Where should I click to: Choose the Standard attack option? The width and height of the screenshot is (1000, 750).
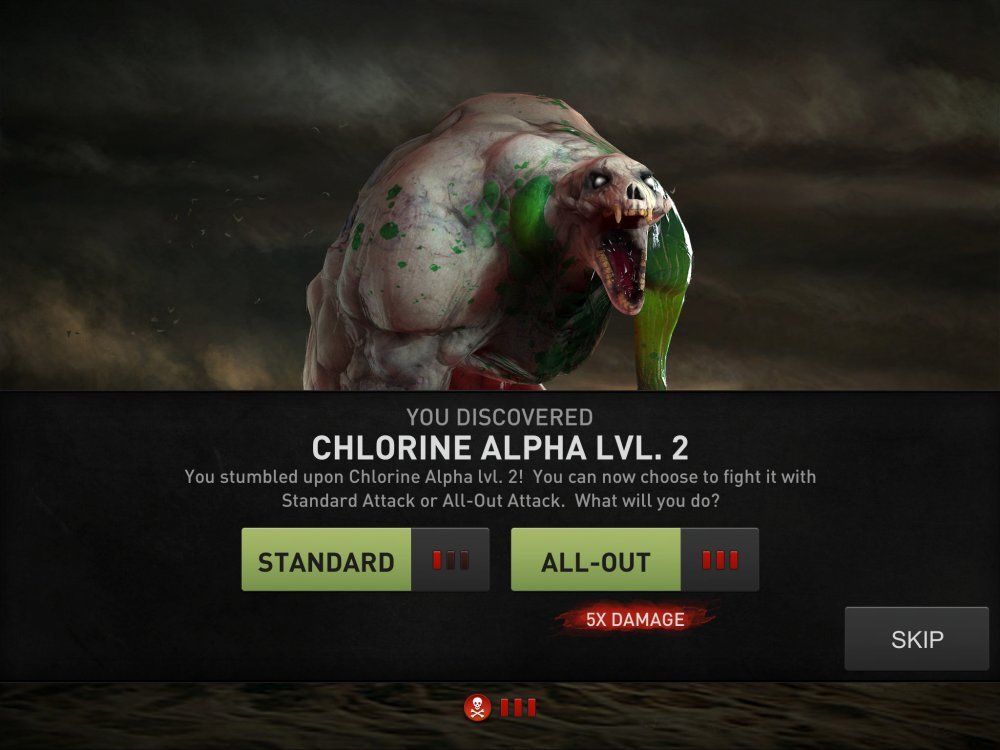coord(326,561)
